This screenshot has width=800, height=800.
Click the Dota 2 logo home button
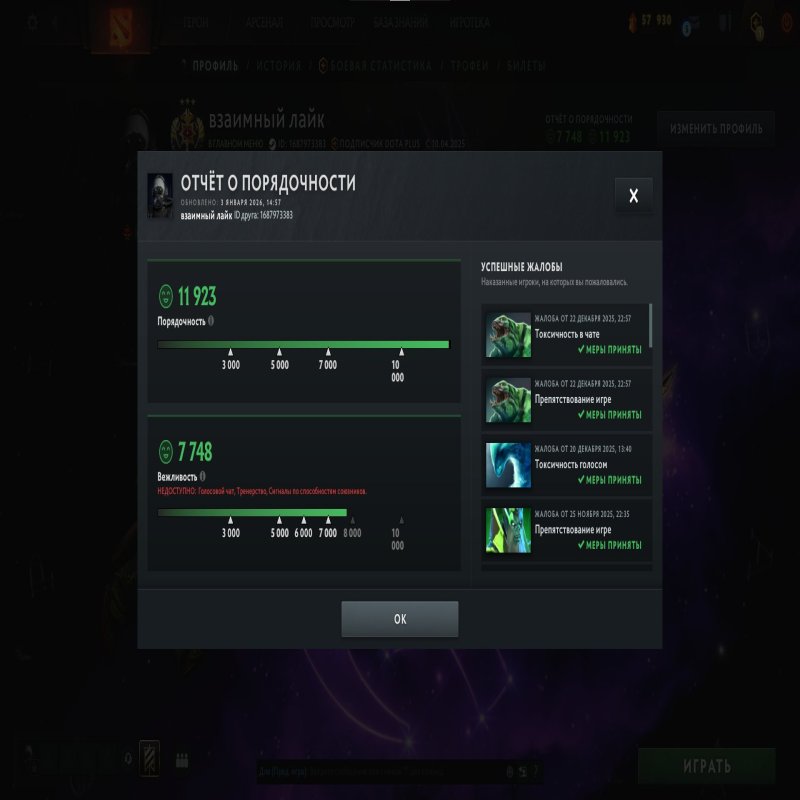click(119, 25)
